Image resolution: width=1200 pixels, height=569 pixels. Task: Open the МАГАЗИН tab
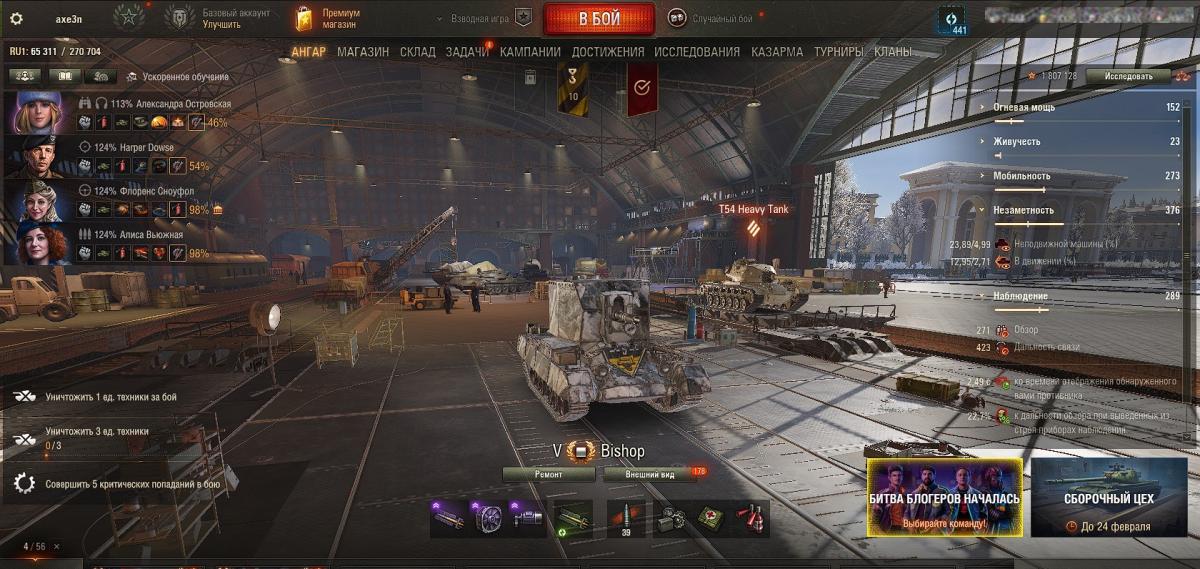tap(363, 52)
